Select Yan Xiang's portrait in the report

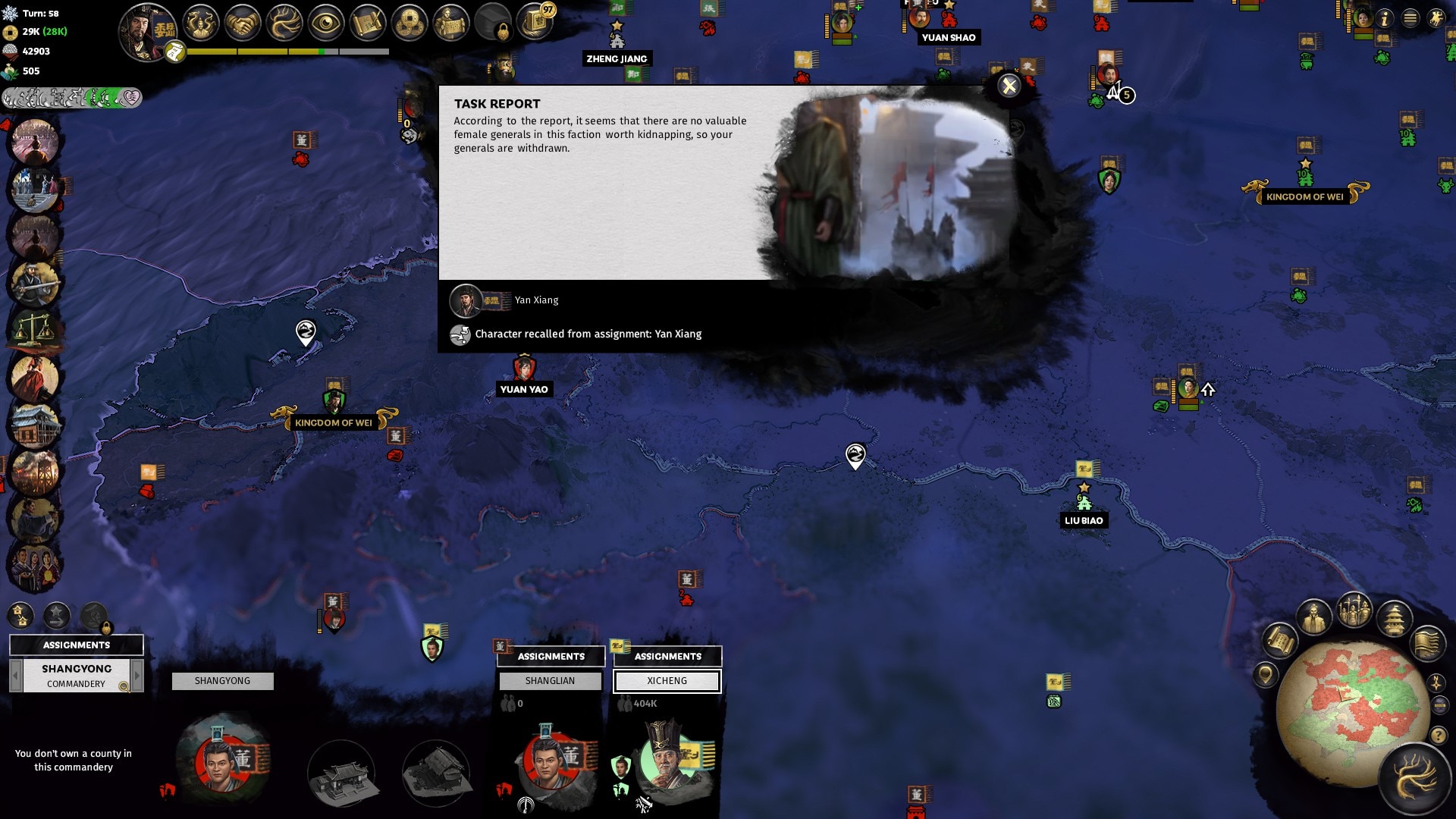click(x=466, y=300)
